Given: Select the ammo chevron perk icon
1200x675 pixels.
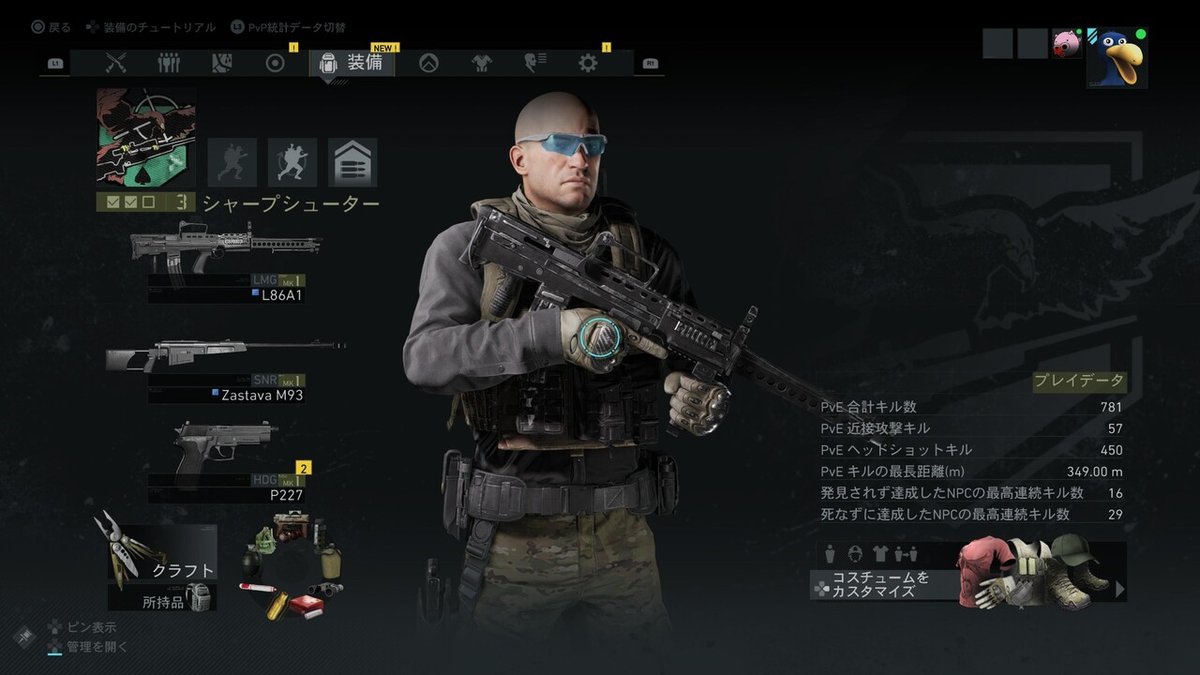Looking at the screenshot, I should (x=352, y=162).
